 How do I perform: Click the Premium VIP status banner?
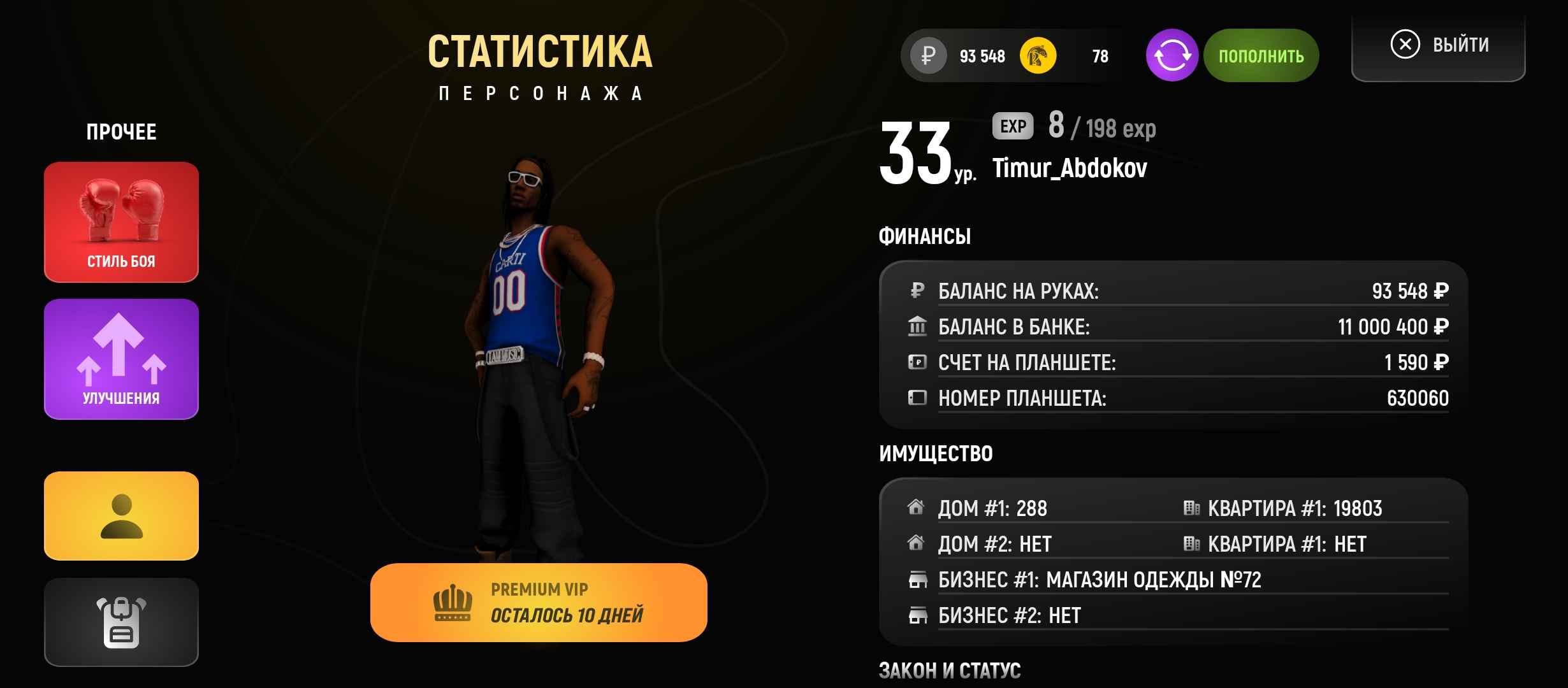pos(539,603)
